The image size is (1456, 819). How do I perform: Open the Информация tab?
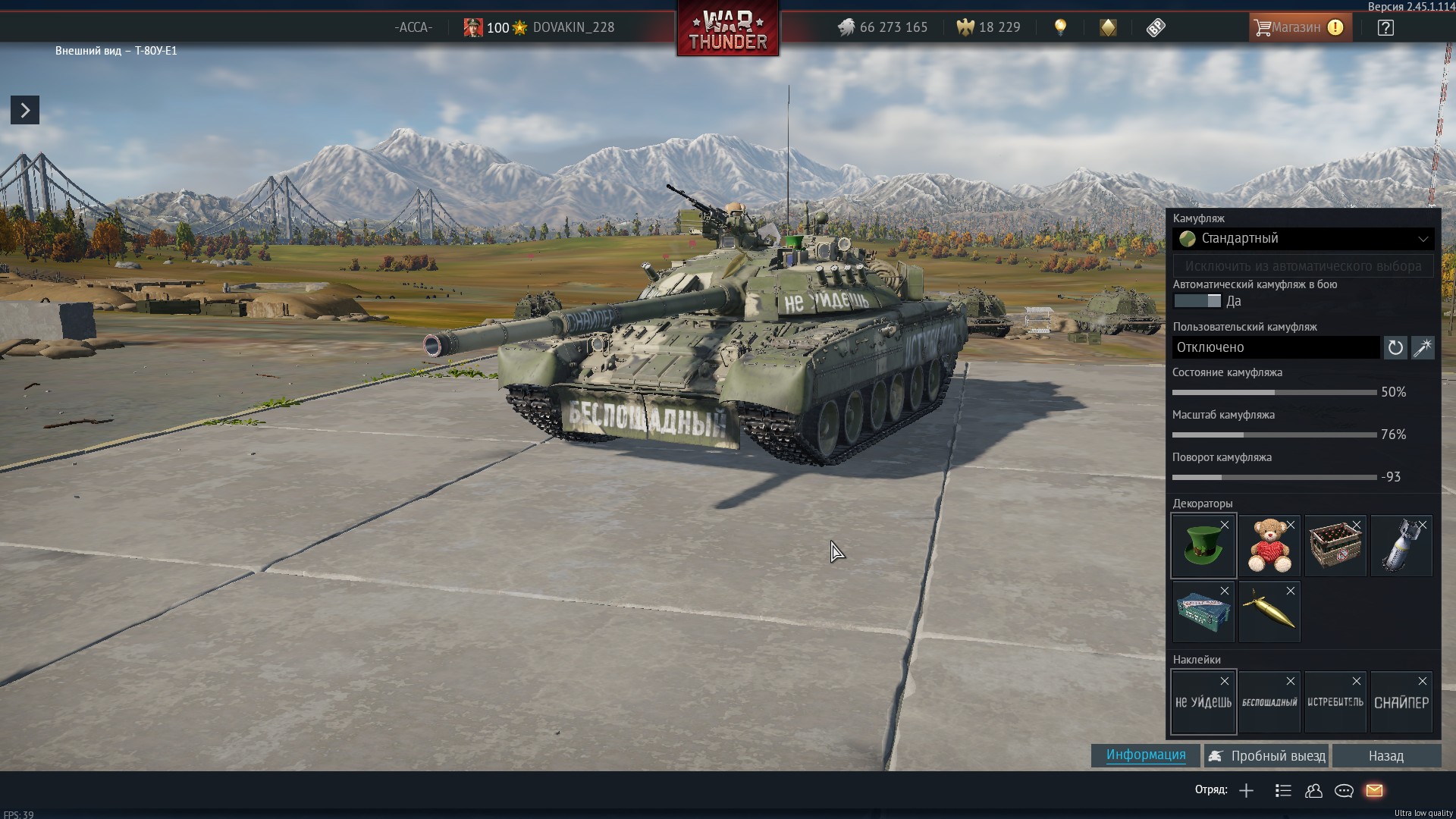[x=1145, y=755]
